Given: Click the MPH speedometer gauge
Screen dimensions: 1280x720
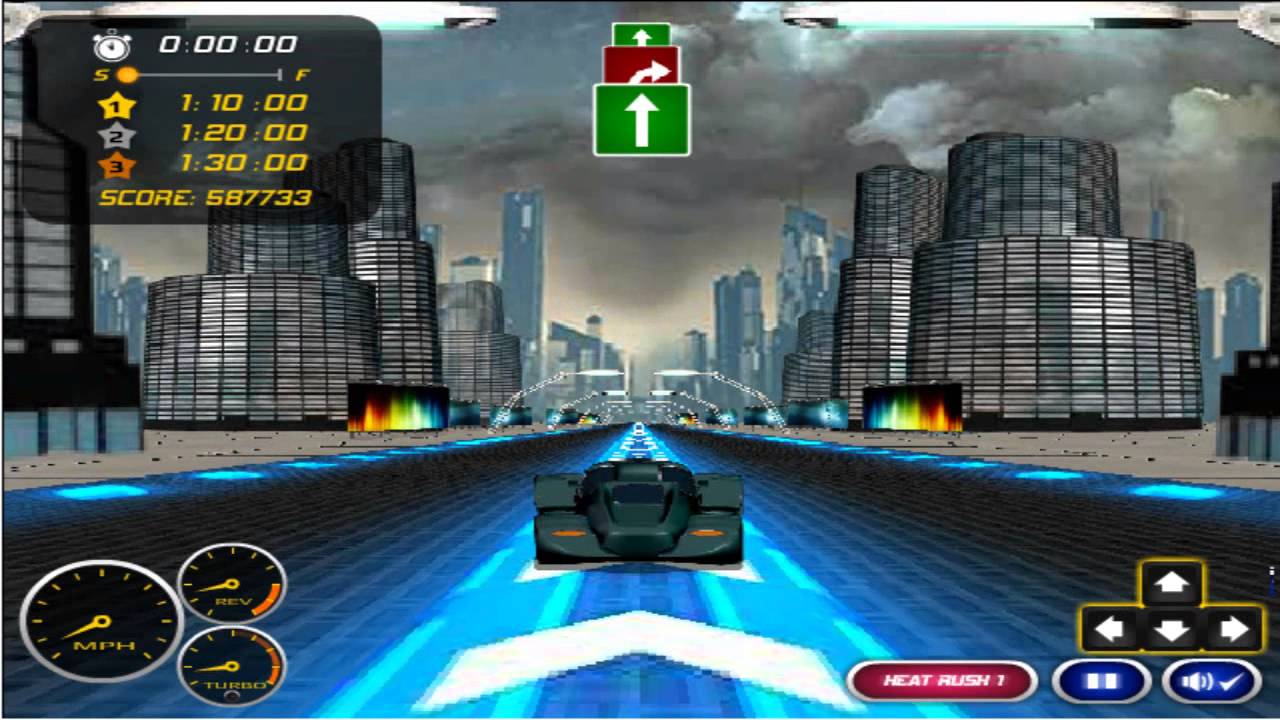Looking at the screenshot, I should pyautogui.click(x=99, y=619).
